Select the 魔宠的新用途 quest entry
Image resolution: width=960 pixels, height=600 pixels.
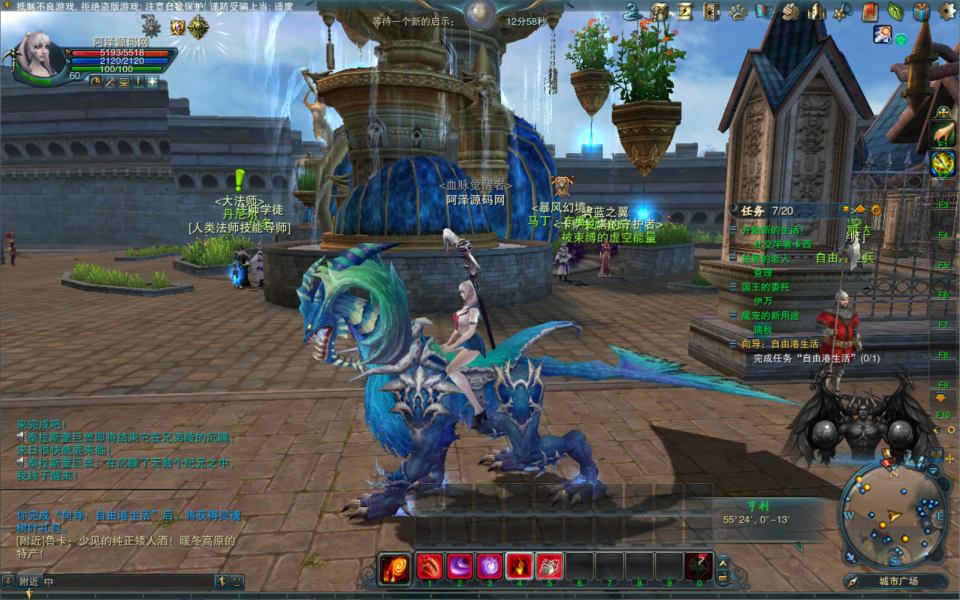coord(777,315)
